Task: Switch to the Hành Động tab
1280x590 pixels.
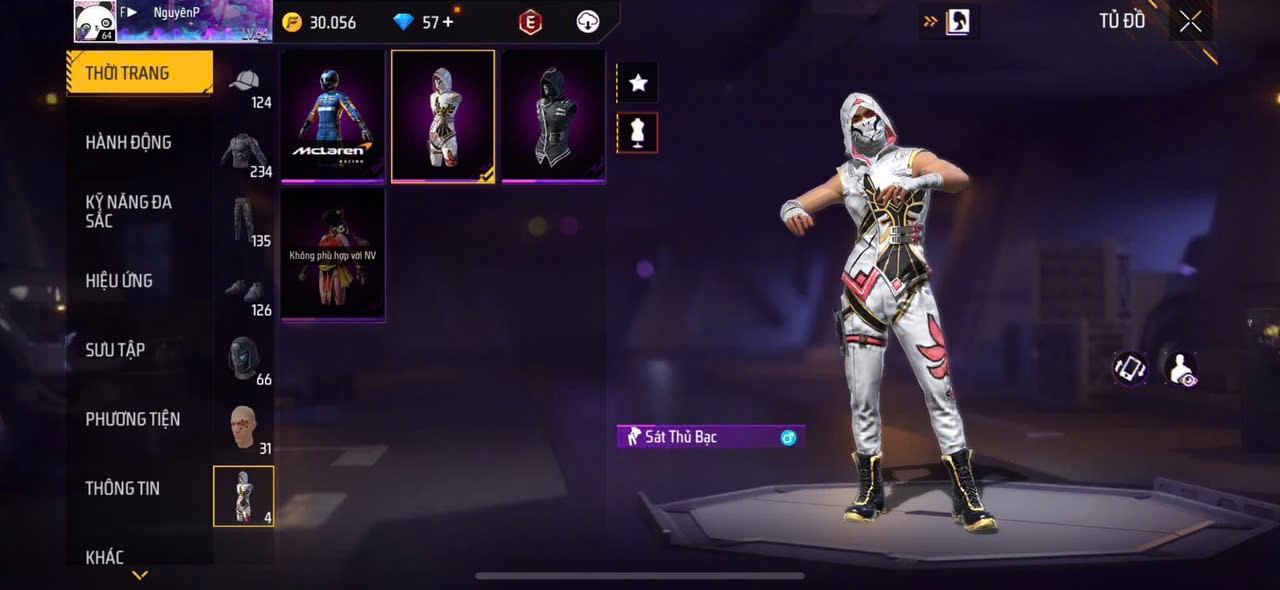Action: pyautogui.click(x=128, y=142)
